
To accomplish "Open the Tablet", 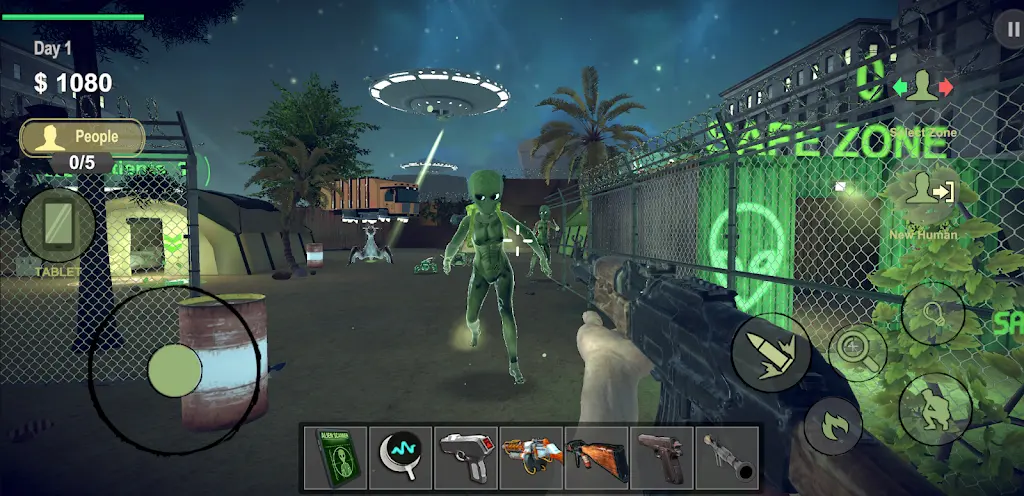I will click(x=57, y=226).
